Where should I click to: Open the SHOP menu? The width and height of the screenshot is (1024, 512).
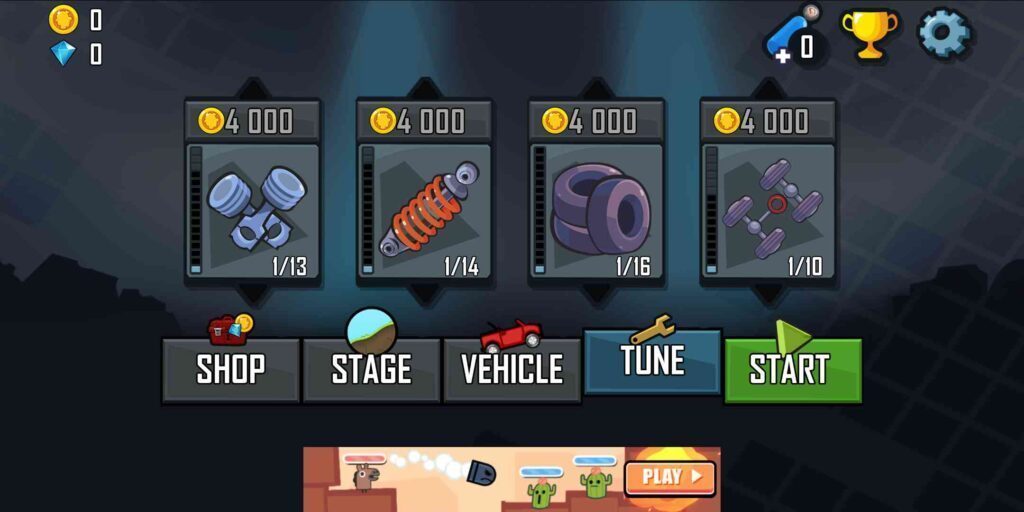[231, 369]
